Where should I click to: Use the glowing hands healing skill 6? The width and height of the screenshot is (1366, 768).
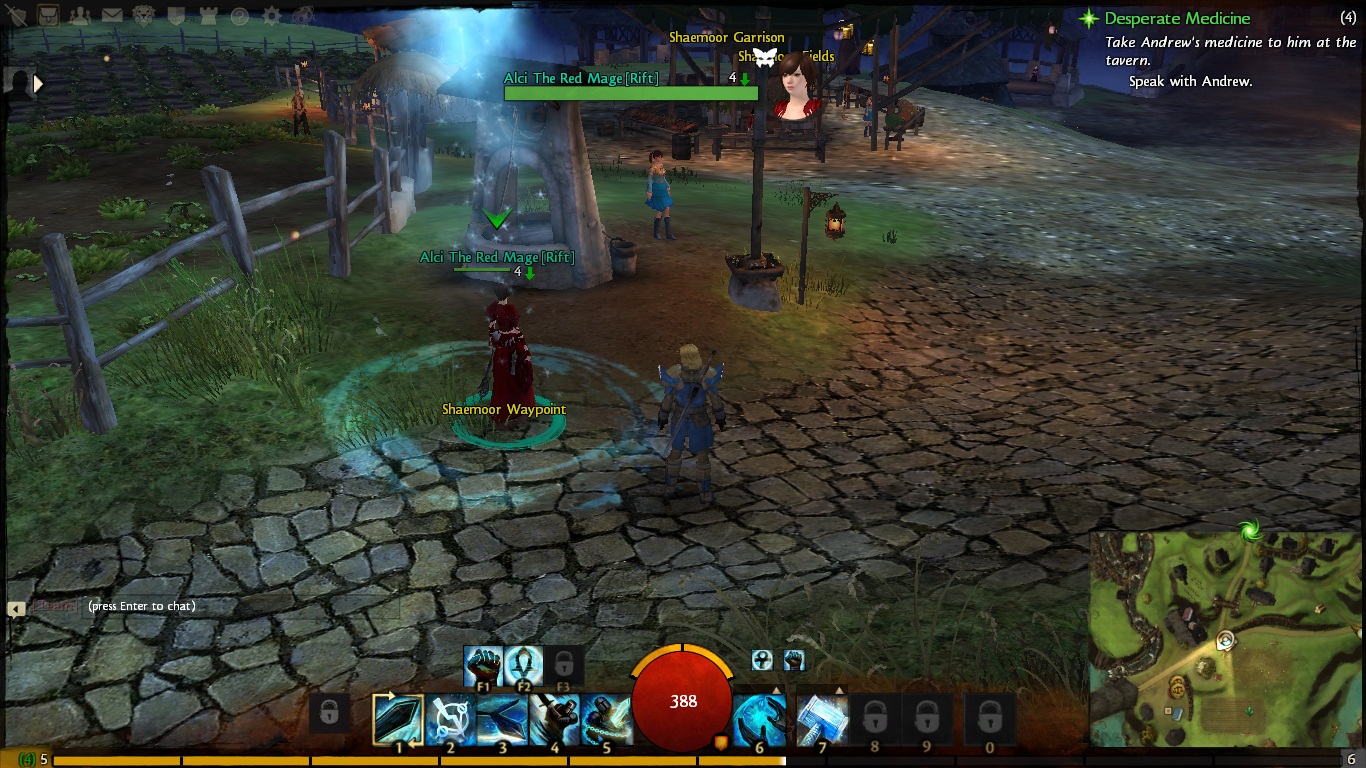point(759,719)
